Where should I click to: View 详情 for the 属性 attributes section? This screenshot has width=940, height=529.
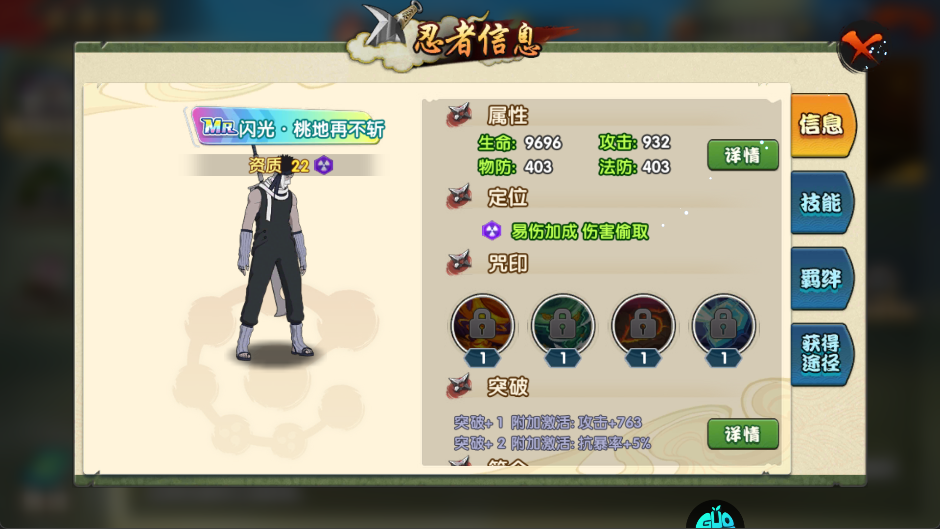pos(742,155)
